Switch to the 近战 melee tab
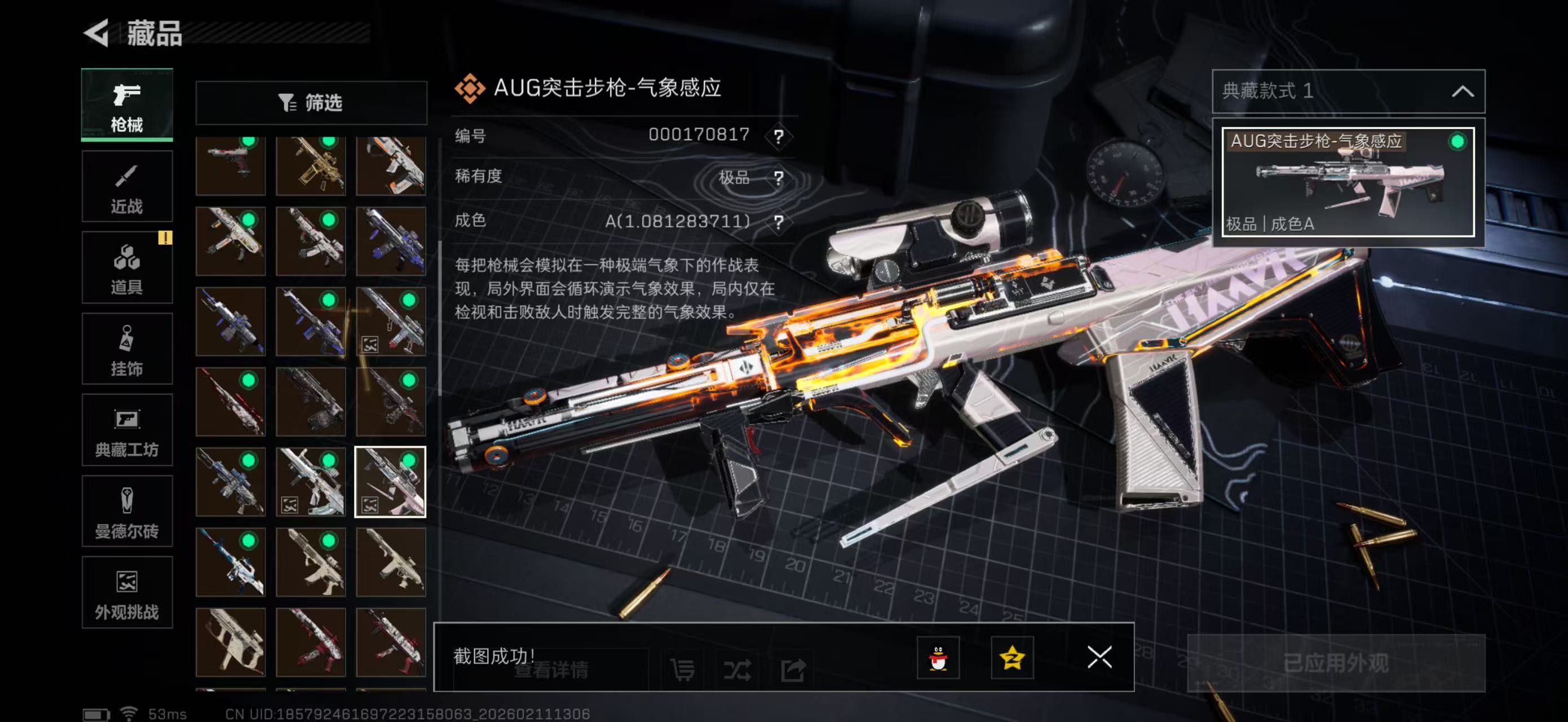Image resolution: width=1568 pixels, height=722 pixels. [x=127, y=186]
